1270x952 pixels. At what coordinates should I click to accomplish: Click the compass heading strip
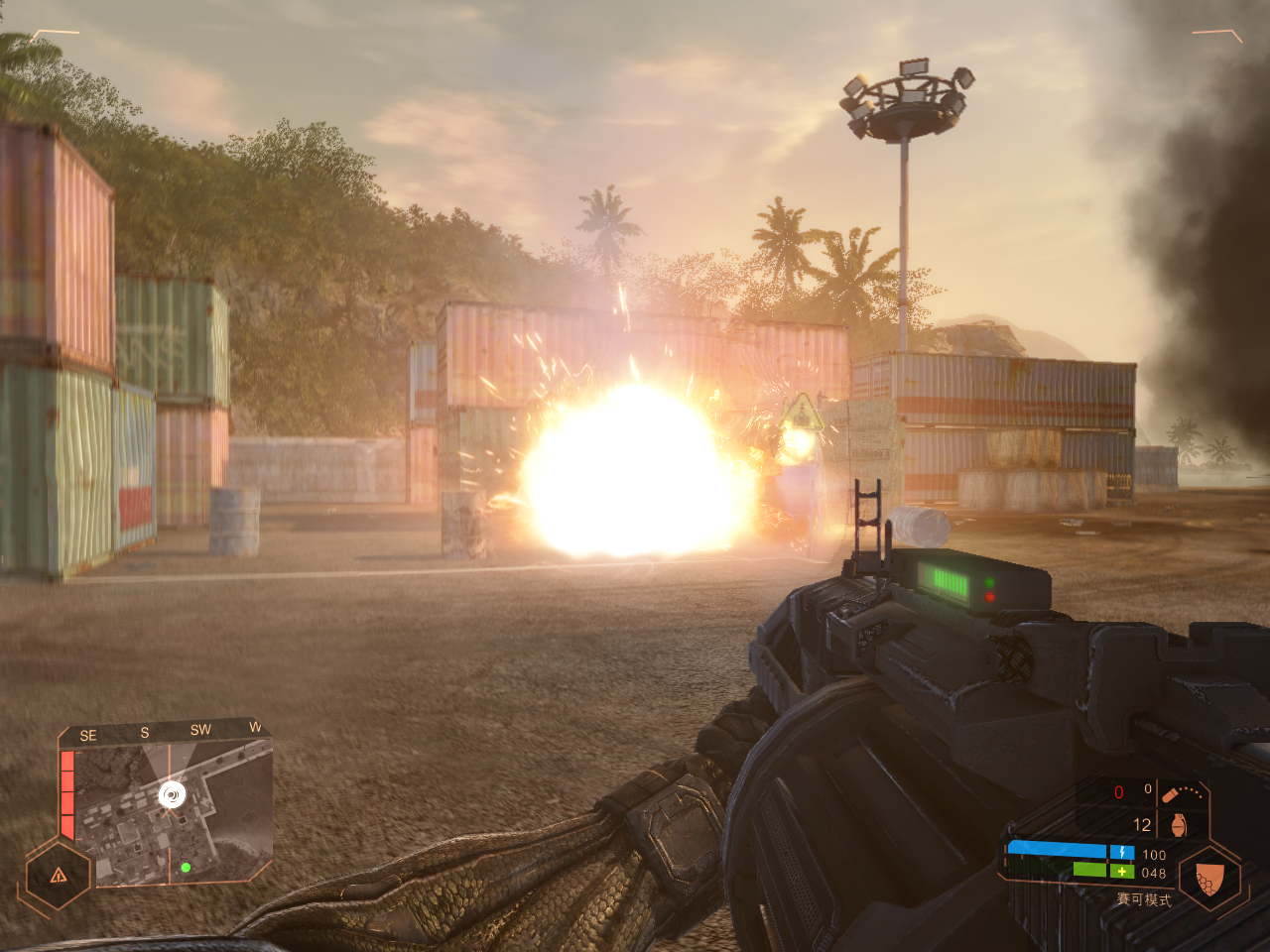[169, 732]
